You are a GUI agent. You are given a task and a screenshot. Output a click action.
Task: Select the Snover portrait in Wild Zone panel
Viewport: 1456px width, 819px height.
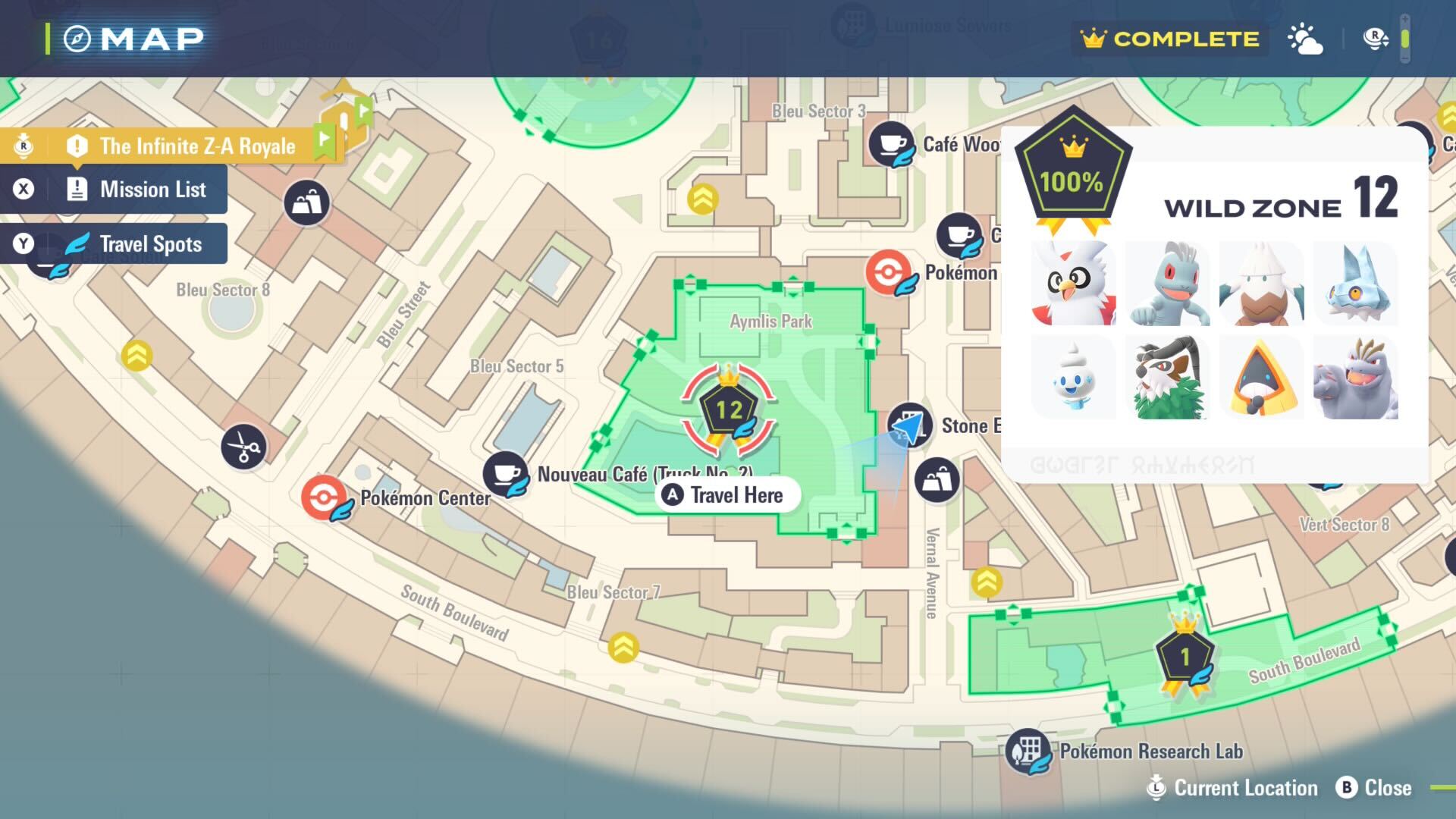[1261, 284]
